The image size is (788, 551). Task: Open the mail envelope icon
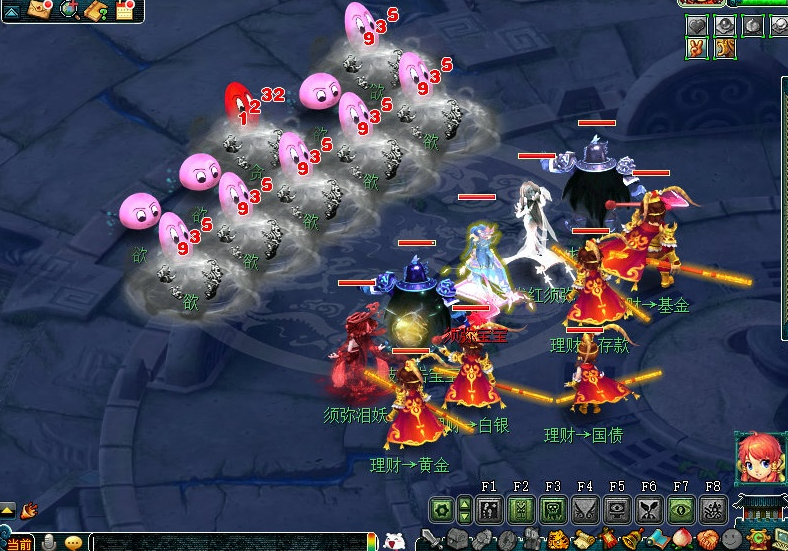coord(39,10)
